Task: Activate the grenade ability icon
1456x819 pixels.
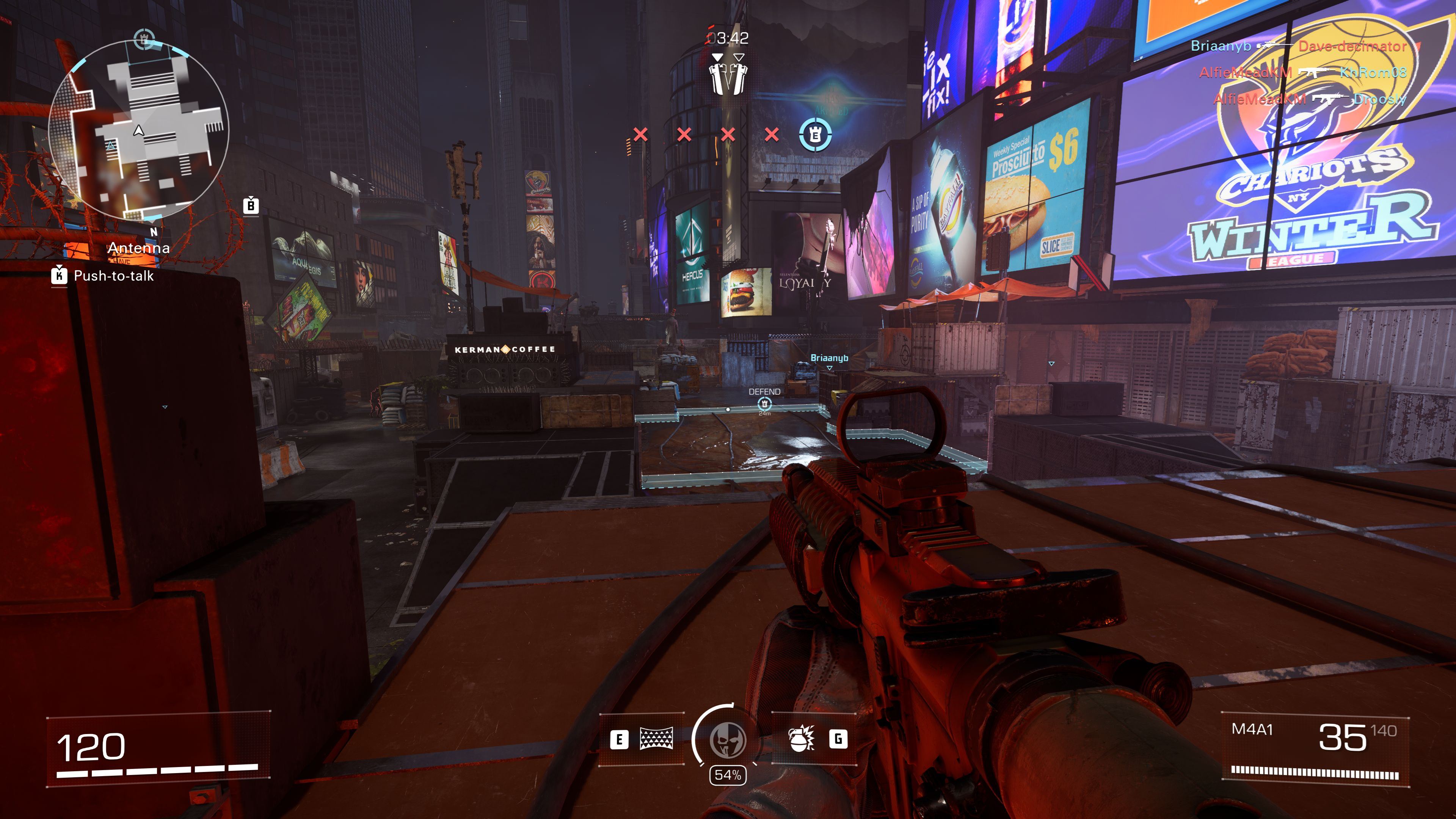Action: pos(801,738)
